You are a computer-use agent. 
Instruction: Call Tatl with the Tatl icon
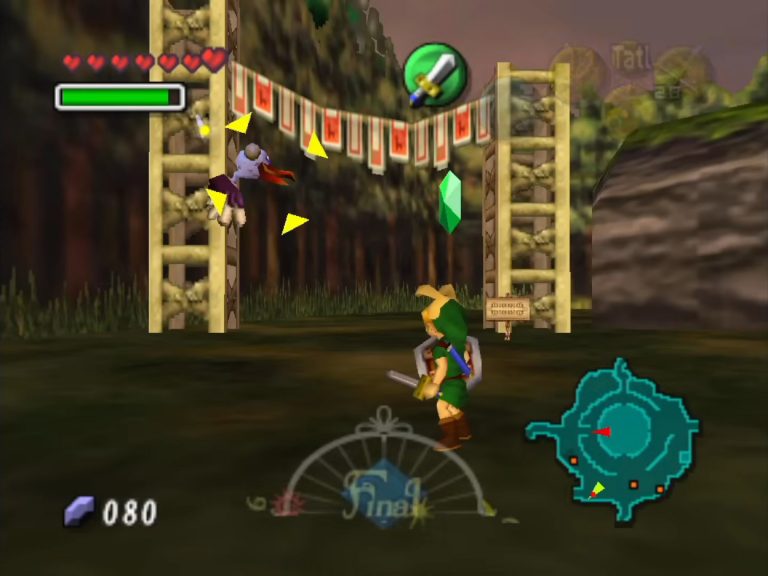click(x=630, y=58)
